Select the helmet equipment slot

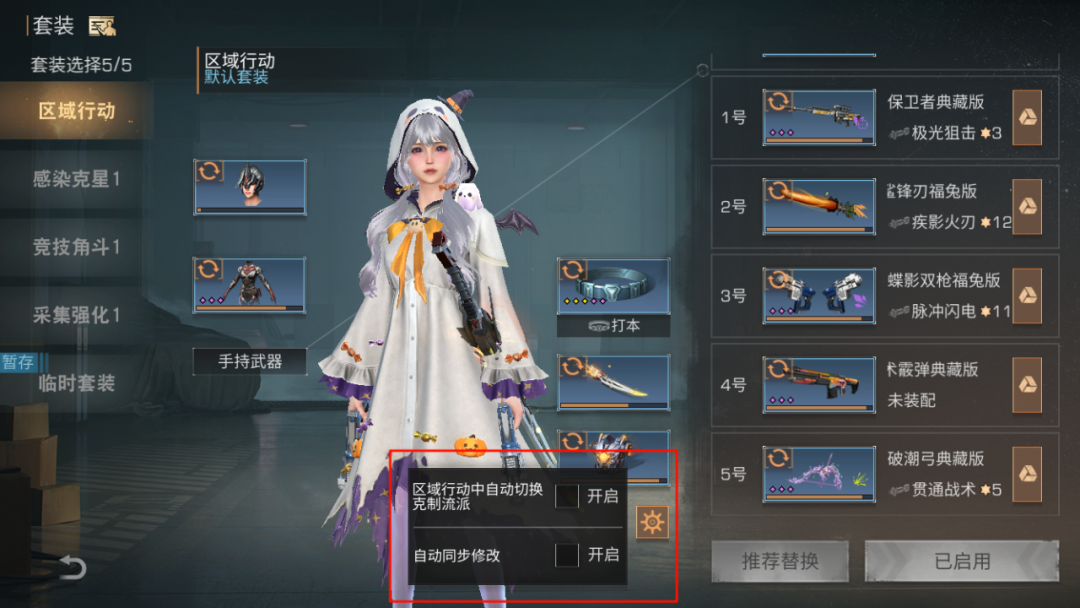coord(250,187)
